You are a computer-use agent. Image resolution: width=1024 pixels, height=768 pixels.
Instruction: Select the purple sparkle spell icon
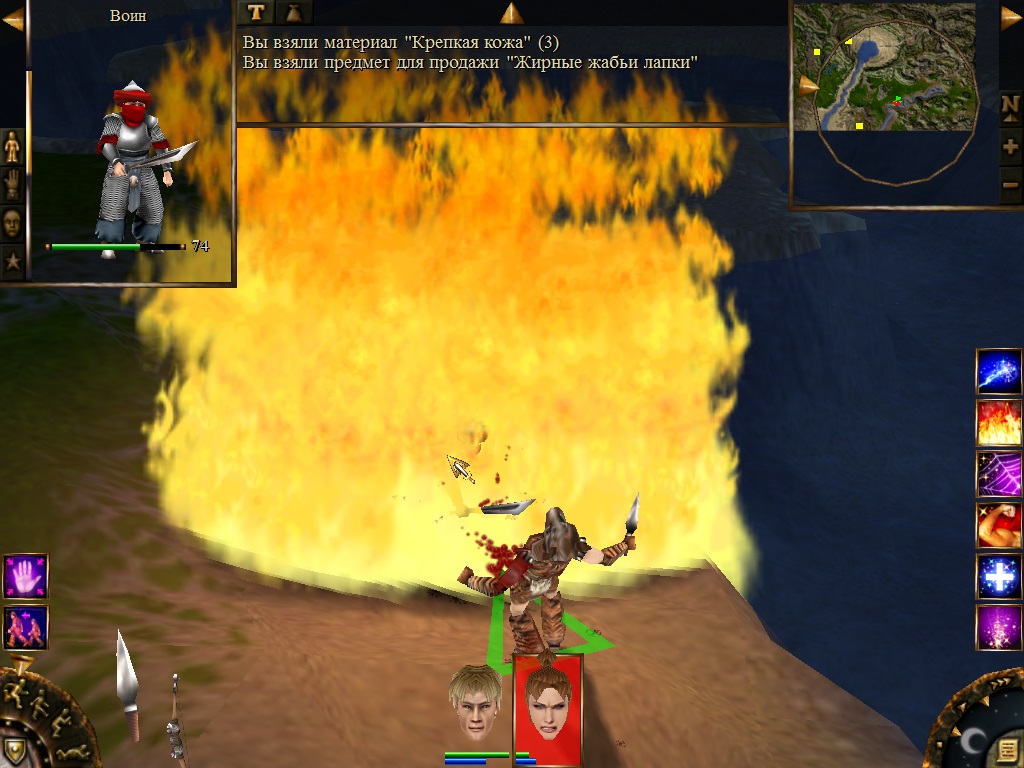(x=999, y=628)
